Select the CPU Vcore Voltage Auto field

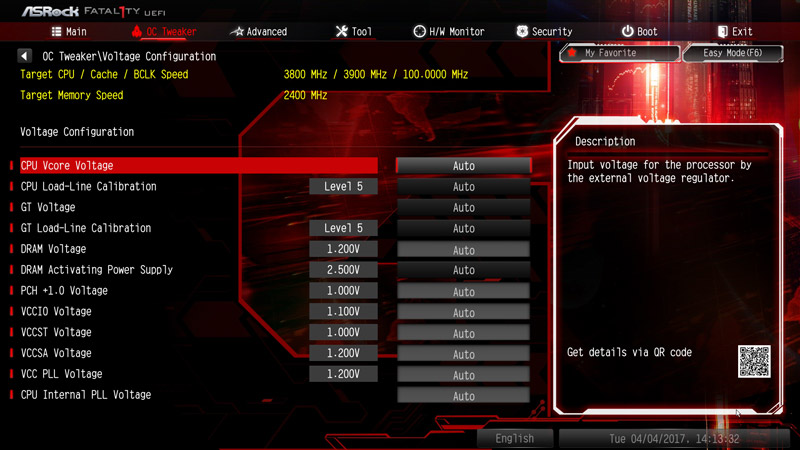pos(463,166)
